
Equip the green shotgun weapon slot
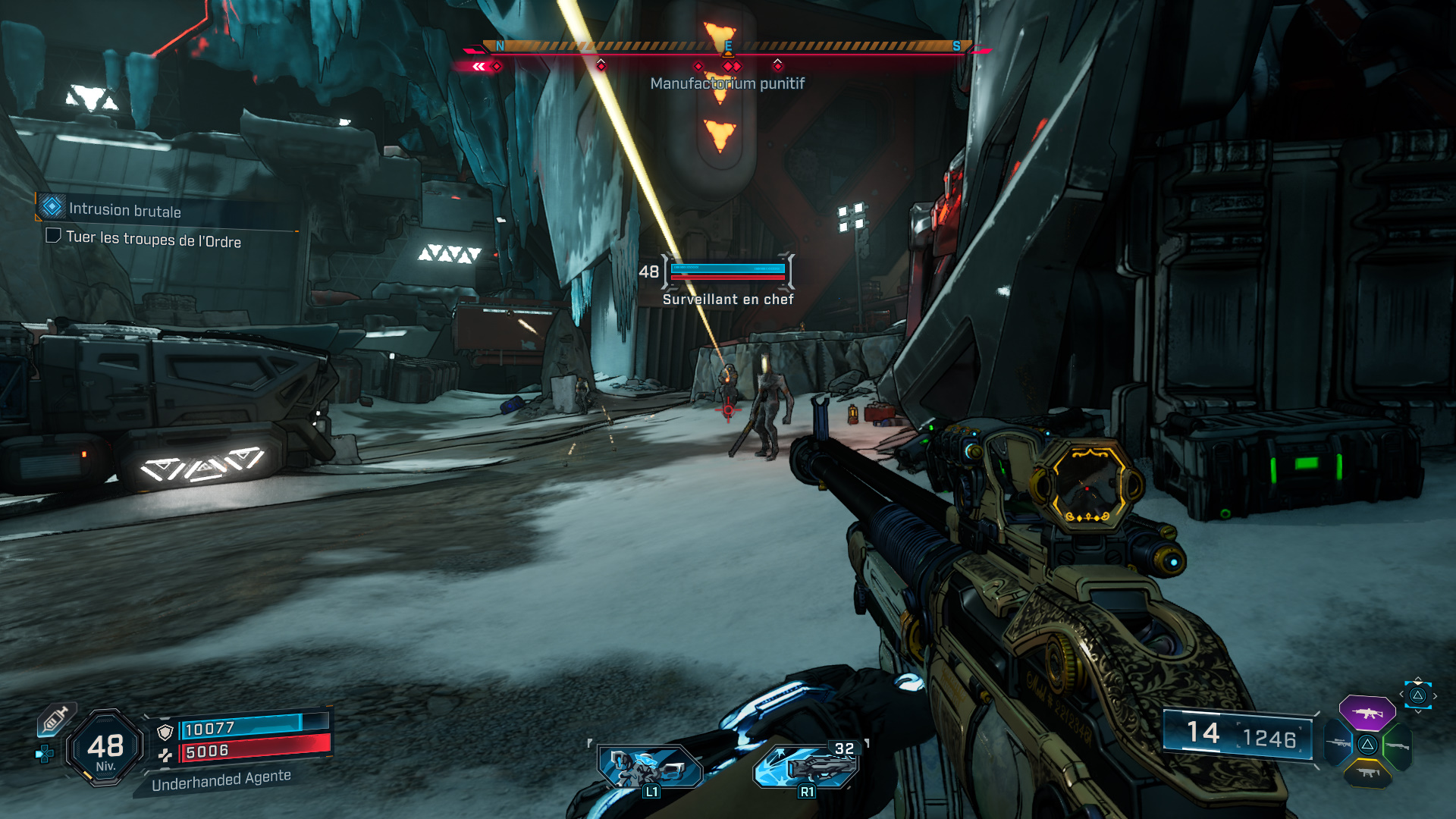pyautogui.click(x=1397, y=745)
